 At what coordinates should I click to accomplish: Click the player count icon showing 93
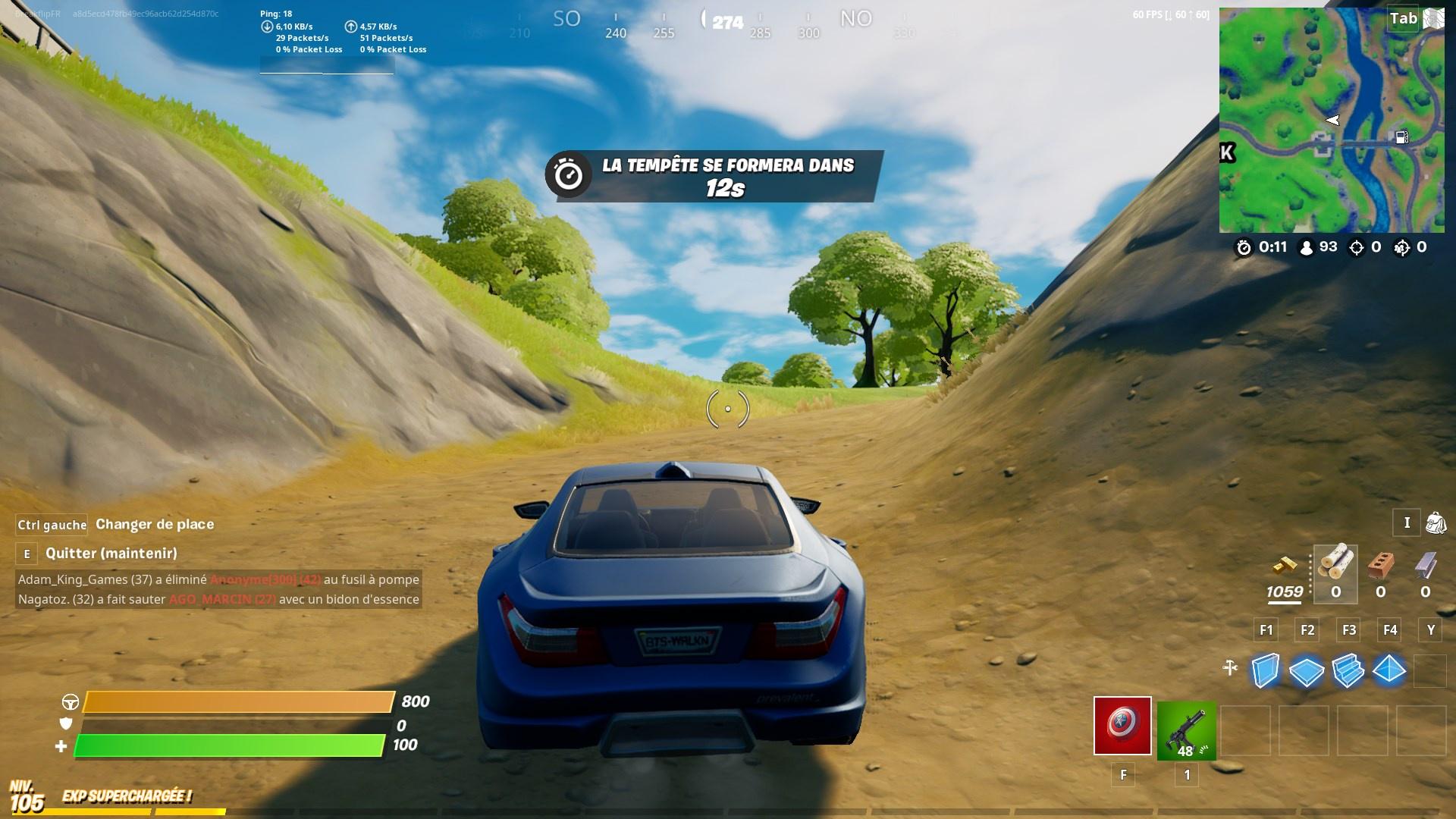pos(1307,248)
